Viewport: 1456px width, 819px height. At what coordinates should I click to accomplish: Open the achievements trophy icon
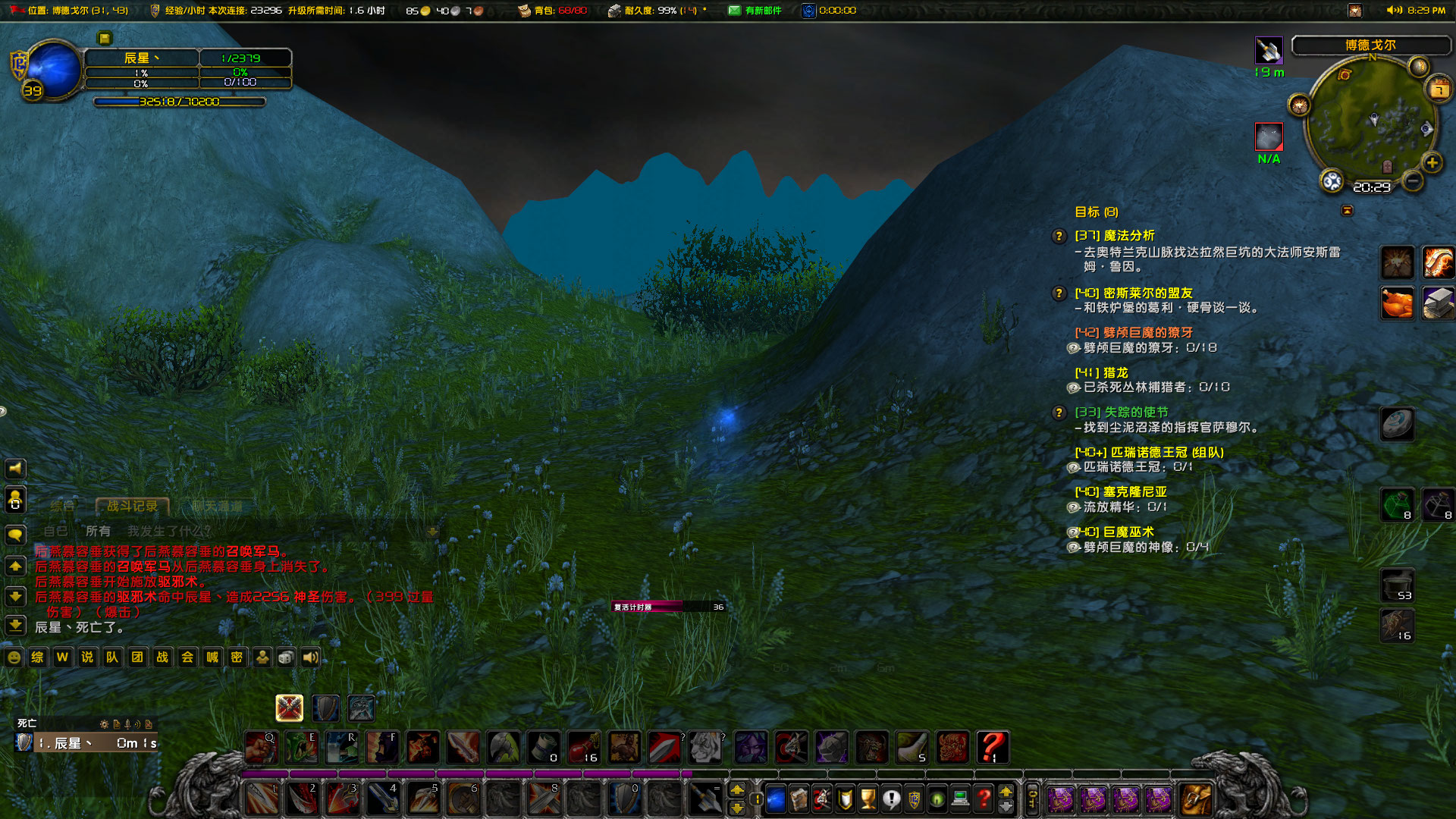click(868, 799)
